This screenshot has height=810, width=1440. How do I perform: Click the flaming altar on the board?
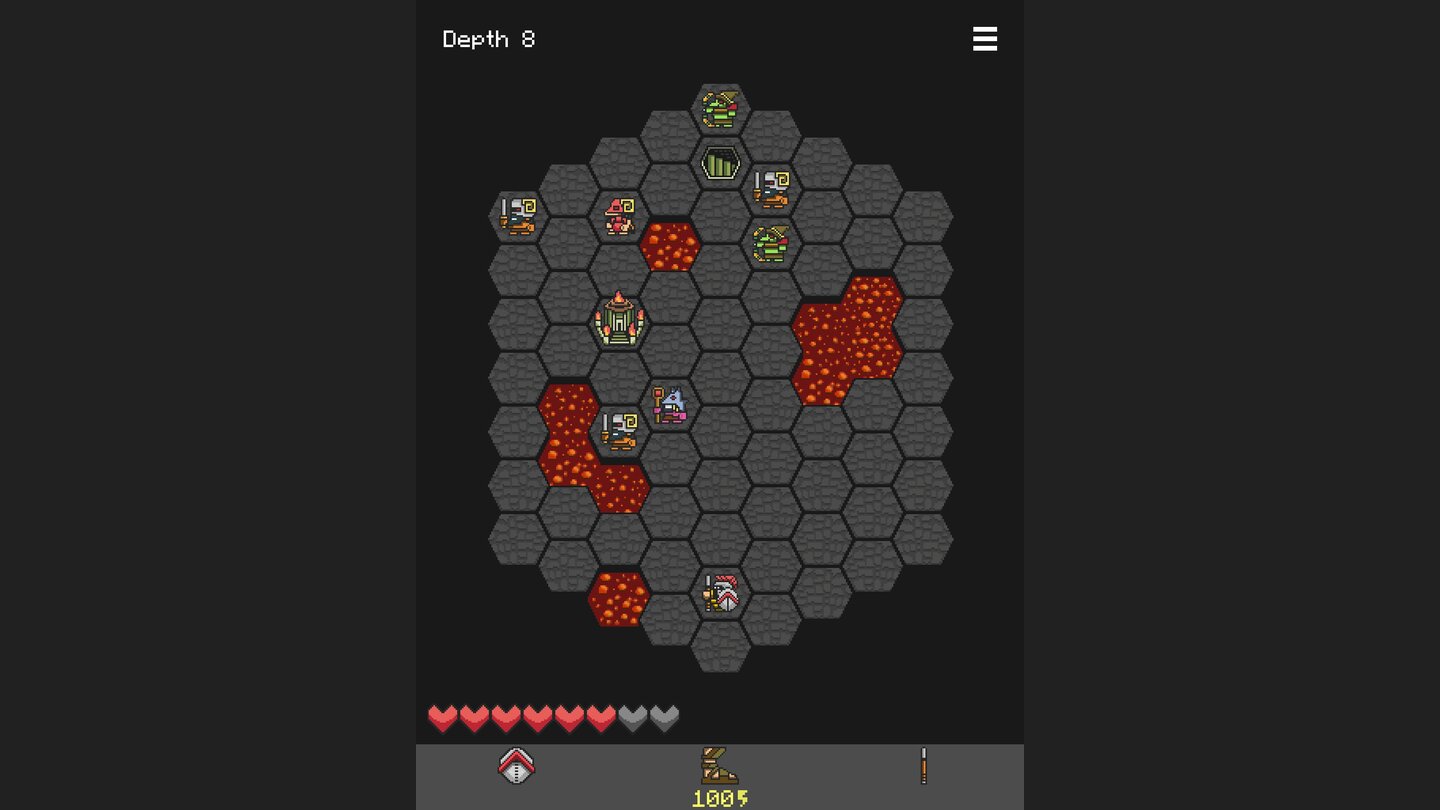[x=619, y=320]
